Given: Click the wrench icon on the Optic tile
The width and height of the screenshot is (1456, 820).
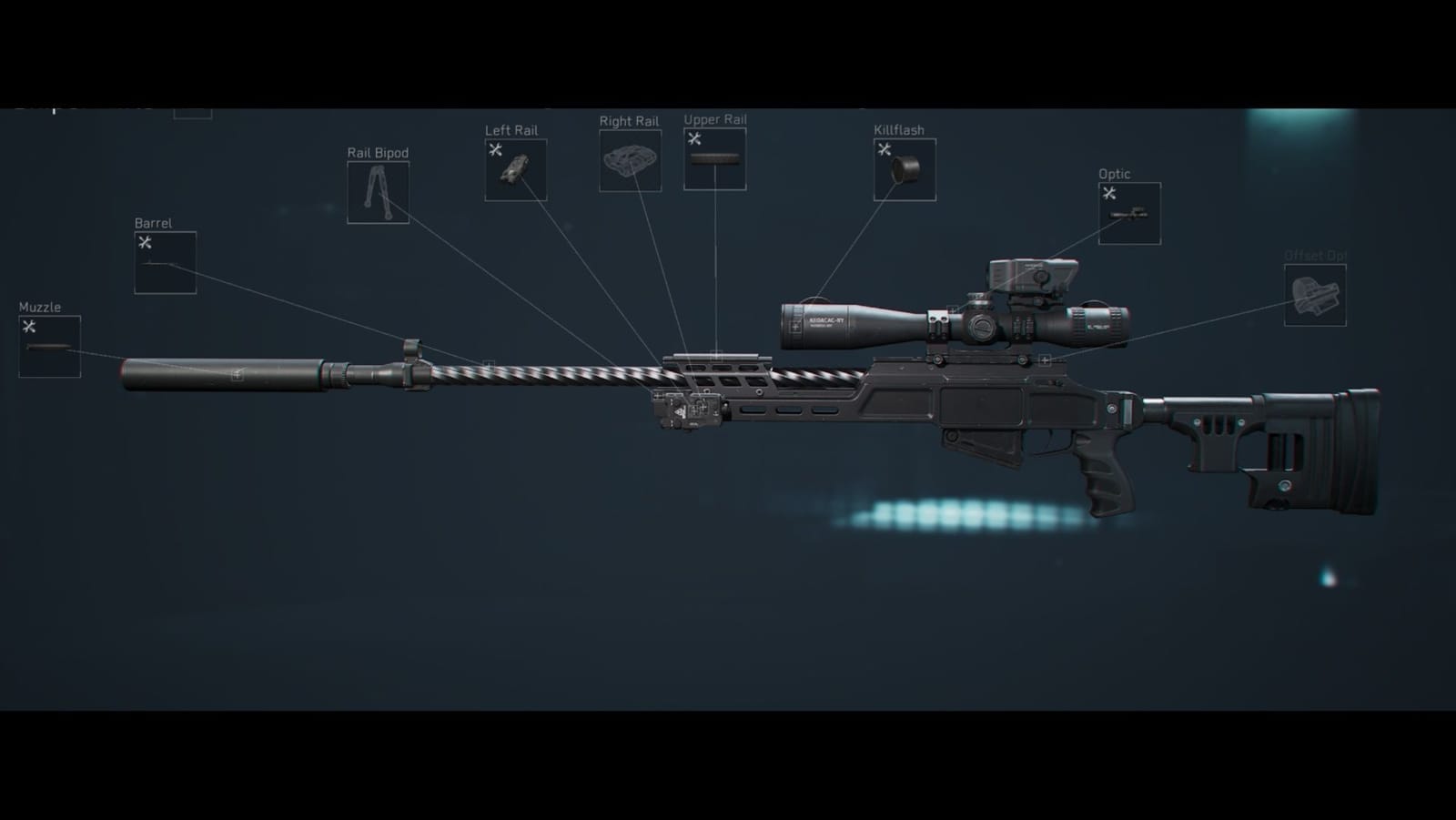Looking at the screenshot, I should point(1107,192).
